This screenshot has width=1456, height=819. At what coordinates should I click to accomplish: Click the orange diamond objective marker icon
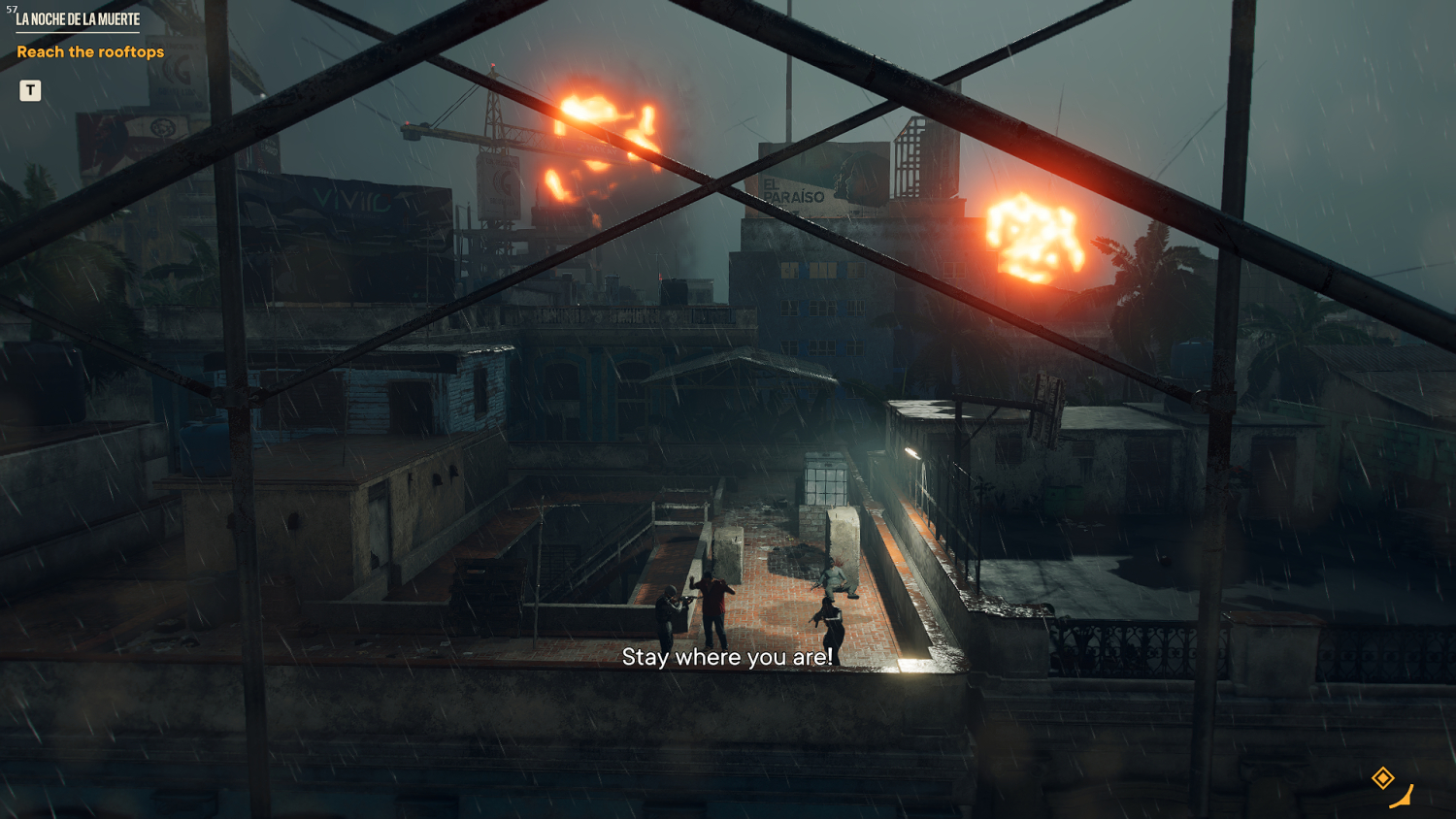(x=1382, y=777)
